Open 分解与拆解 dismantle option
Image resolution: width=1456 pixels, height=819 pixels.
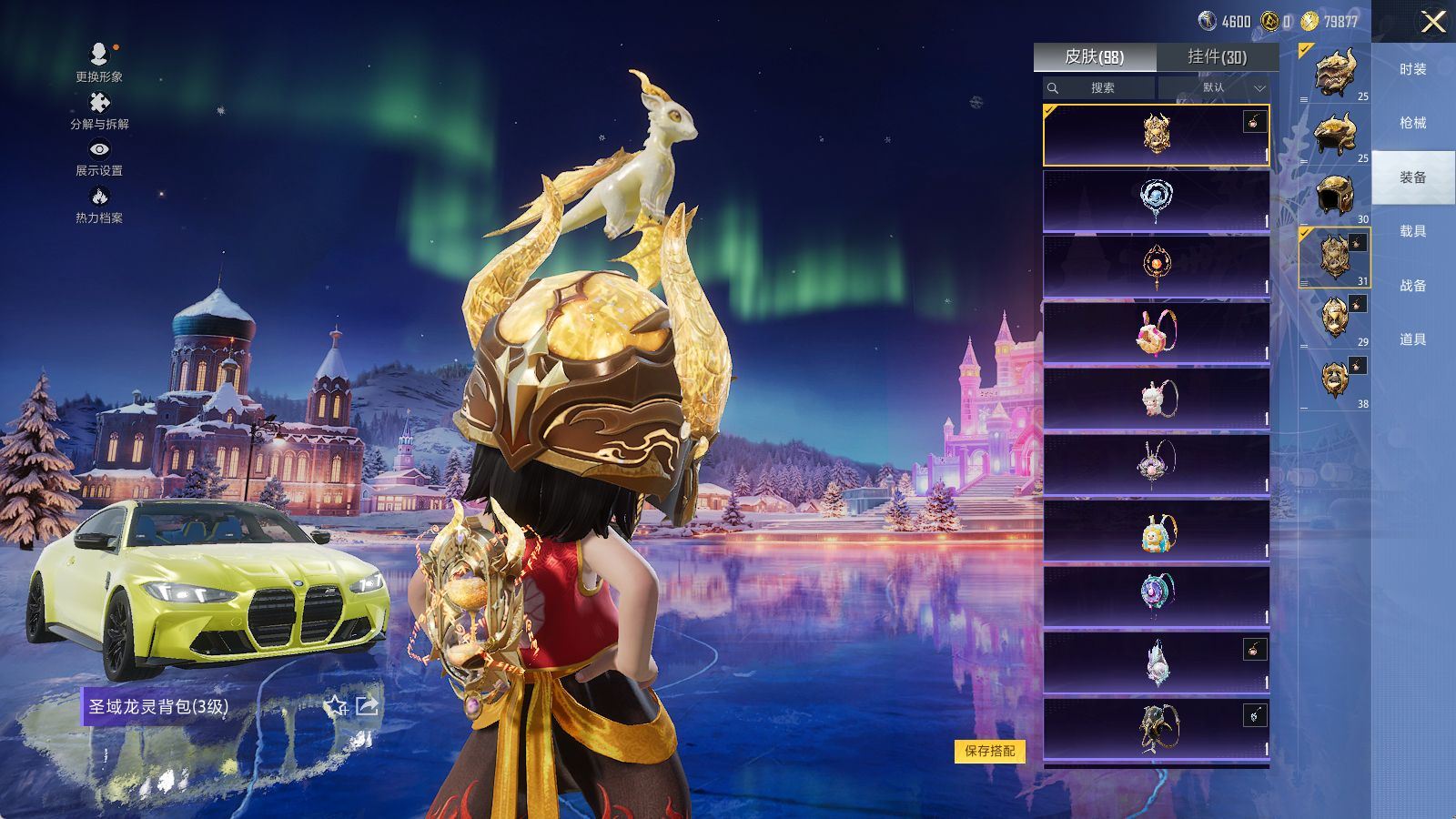pyautogui.click(x=99, y=111)
